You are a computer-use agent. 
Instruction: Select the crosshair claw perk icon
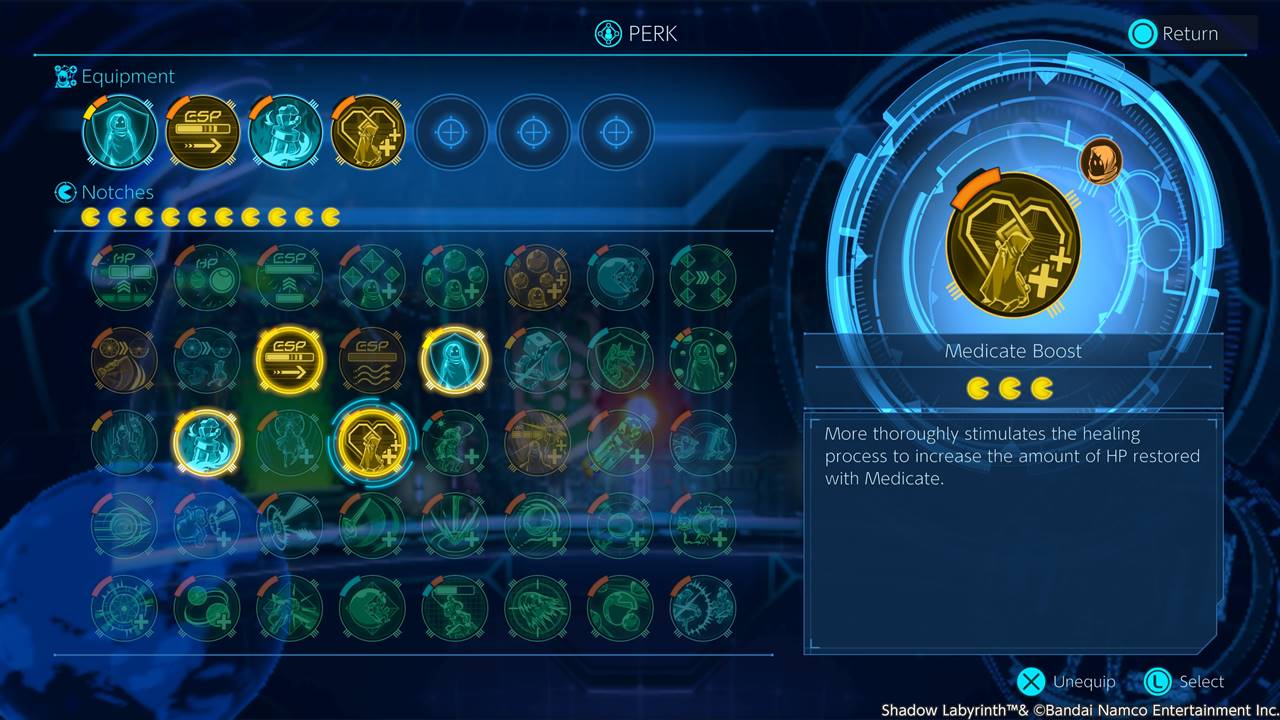tap(124, 608)
